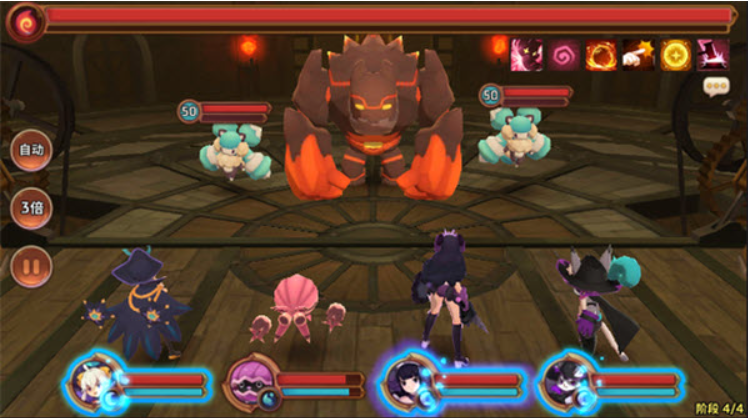Viewport: 748px width, 418px height.
Task: Inspect the fire ring boss skill icon
Action: (601, 55)
